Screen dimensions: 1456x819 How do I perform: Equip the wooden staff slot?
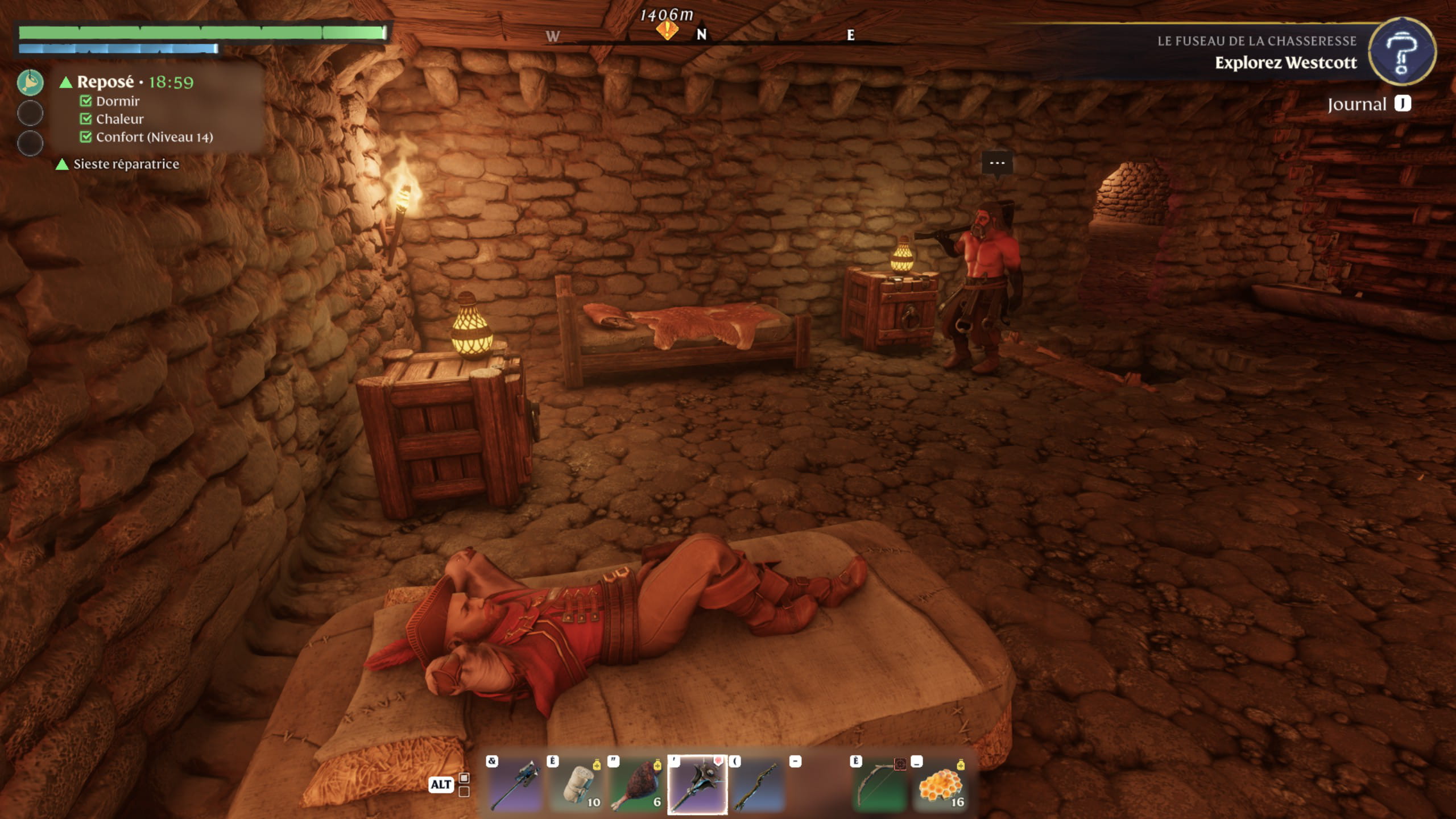(x=758, y=785)
